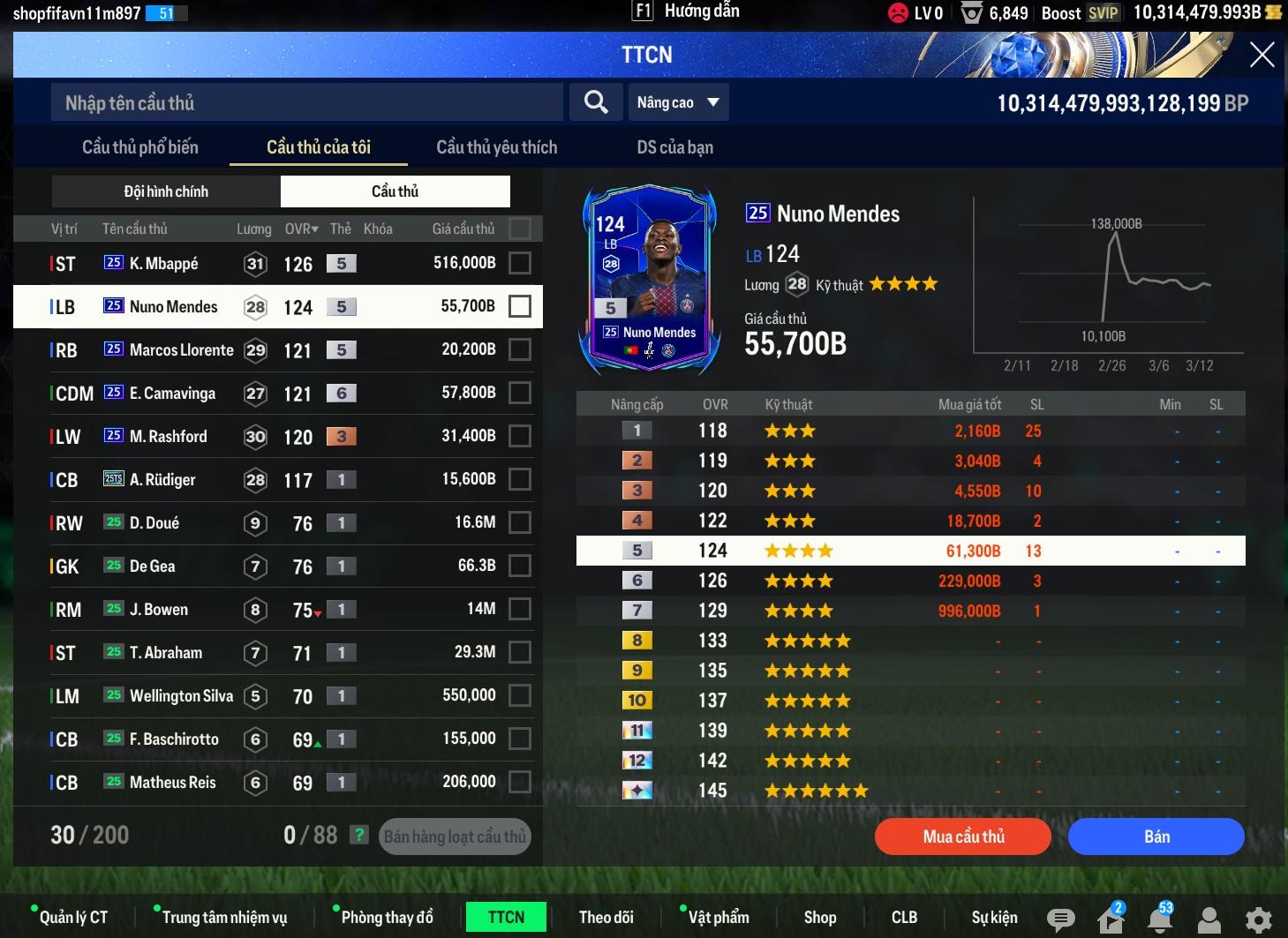
Task: Choose the E. Camavinga row
Action: [172, 393]
